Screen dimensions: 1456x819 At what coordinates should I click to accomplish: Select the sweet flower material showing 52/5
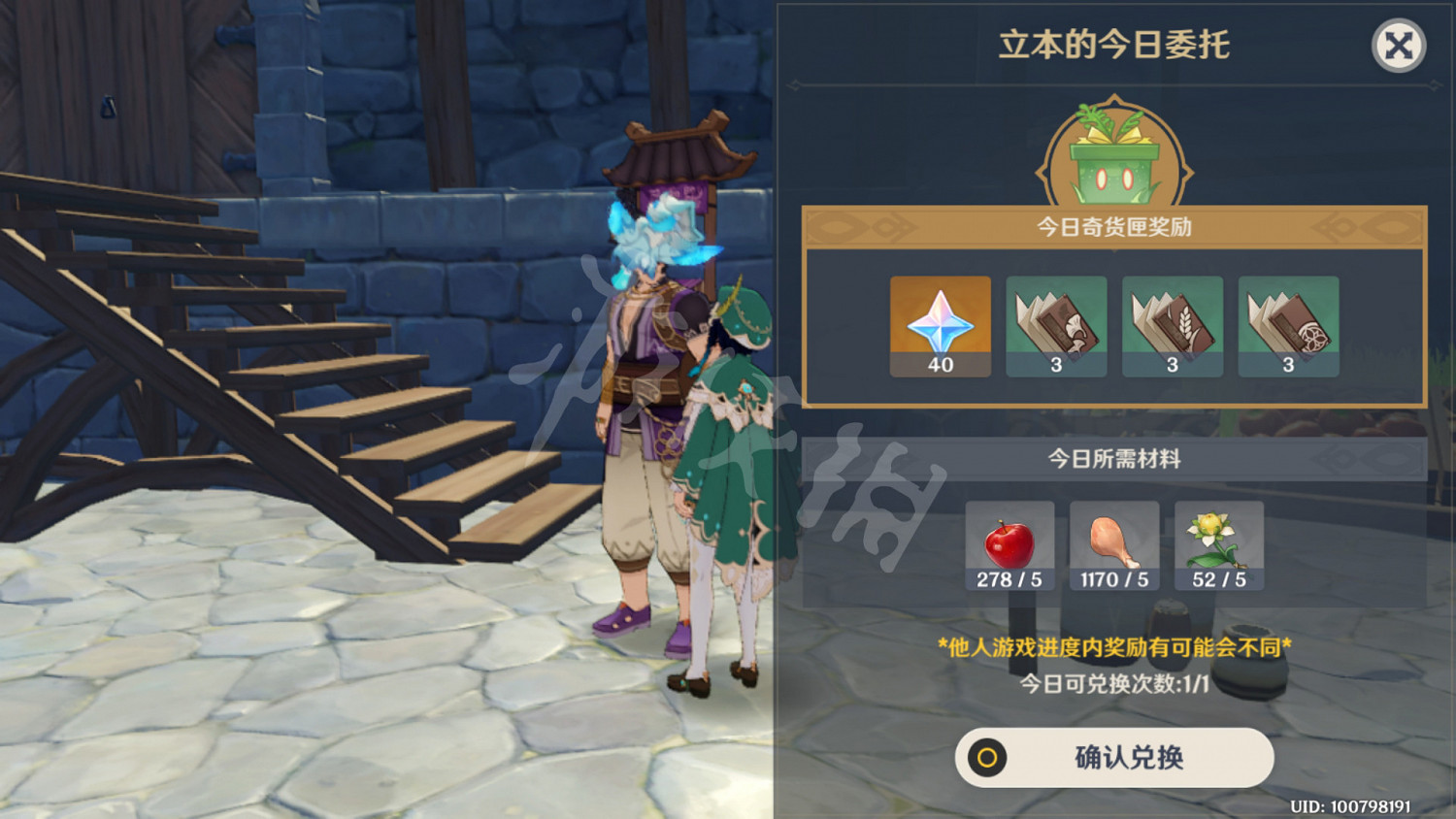click(1218, 543)
